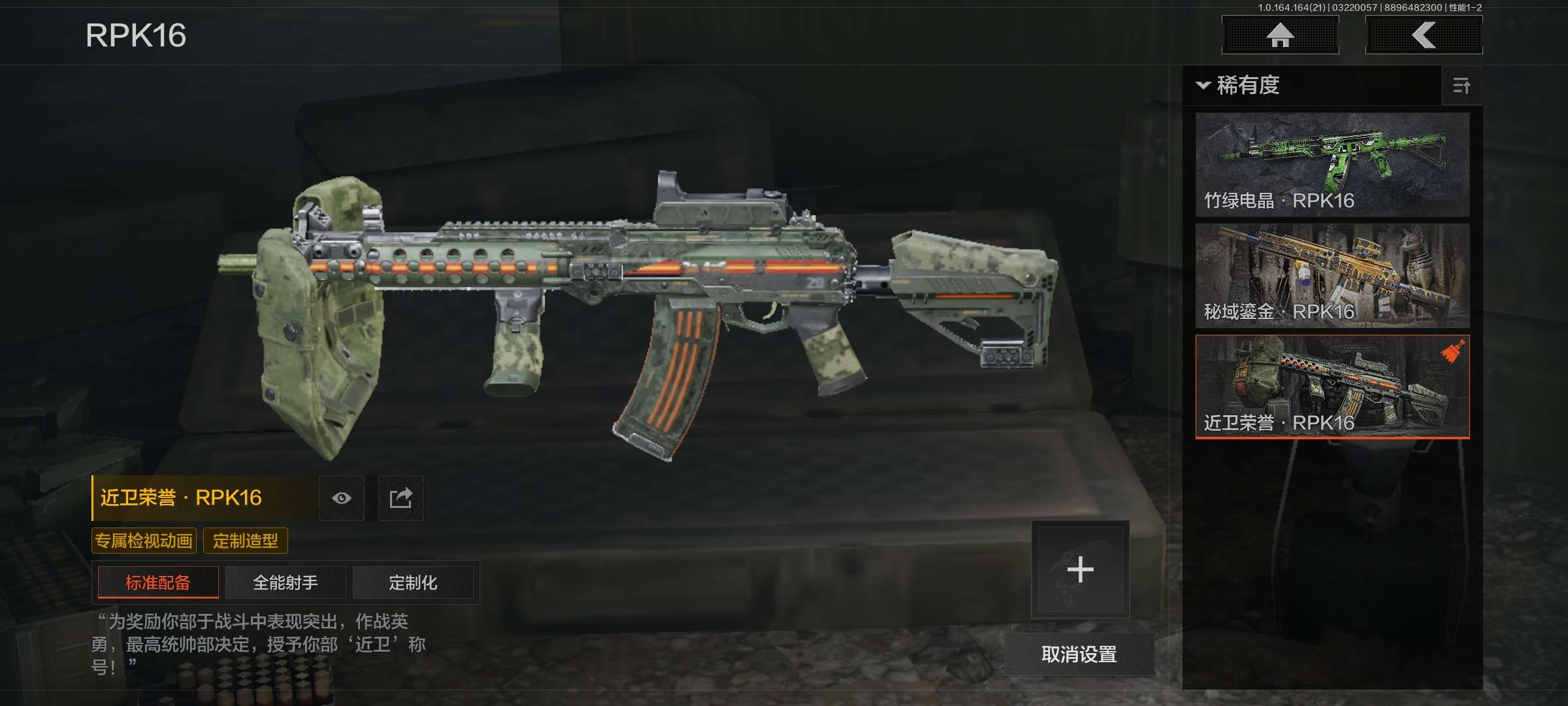Preview the skin with the eye icon
The width and height of the screenshot is (1568, 706).
[342, 498]
